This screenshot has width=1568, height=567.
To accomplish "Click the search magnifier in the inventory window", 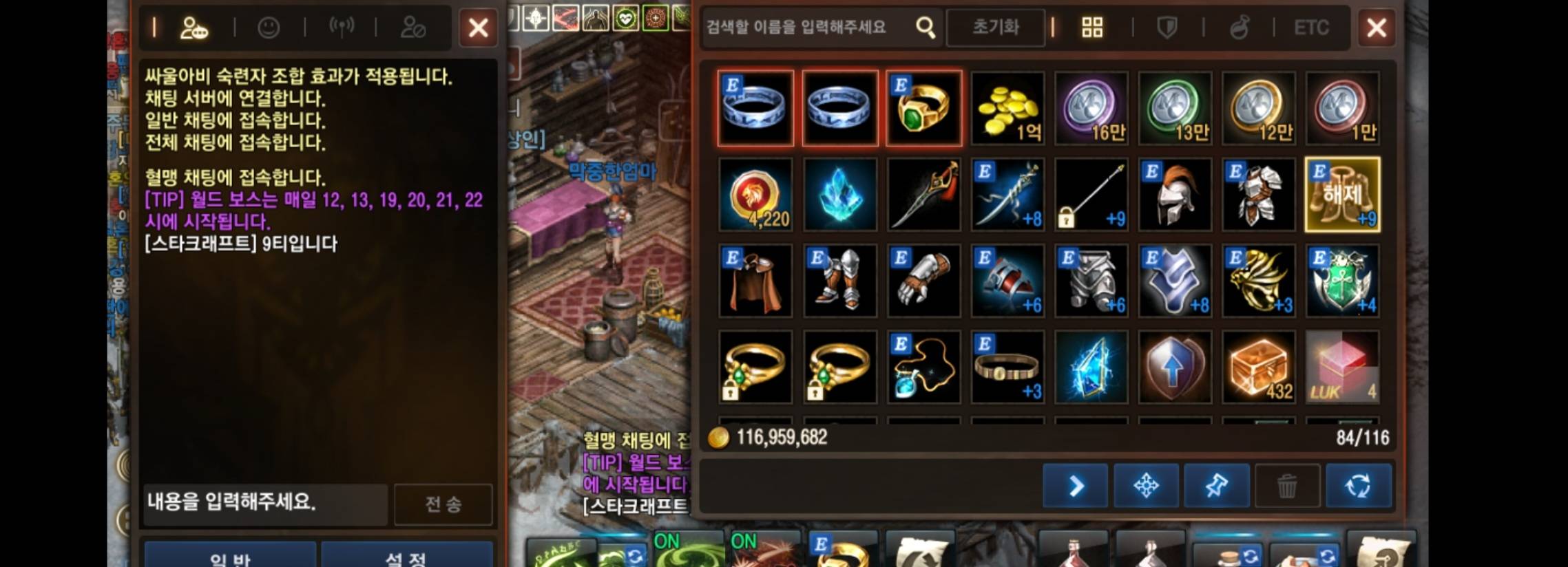I will tap(926, 28).
